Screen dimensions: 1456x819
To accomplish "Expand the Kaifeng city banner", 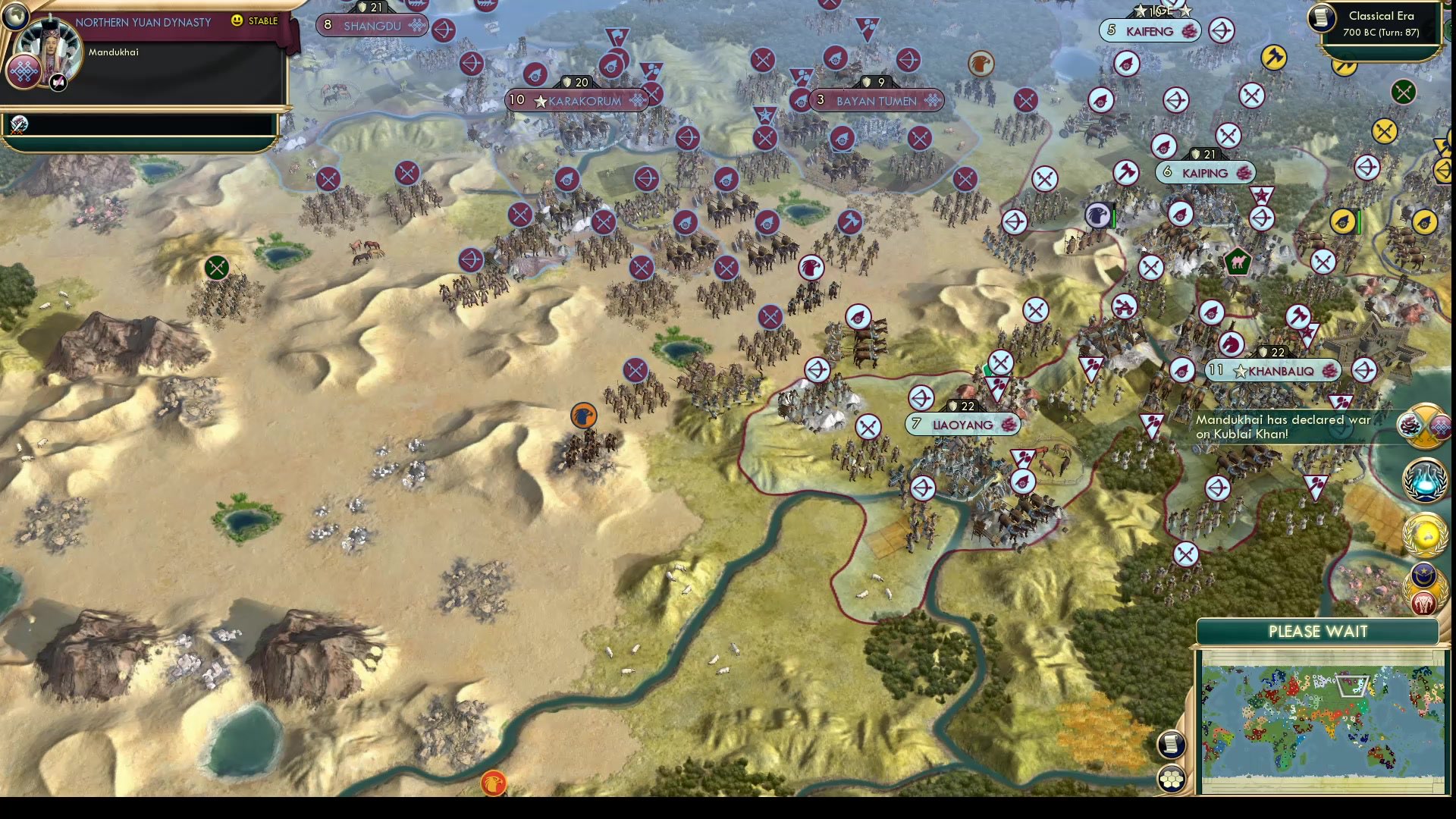I will click(1150, 30).
